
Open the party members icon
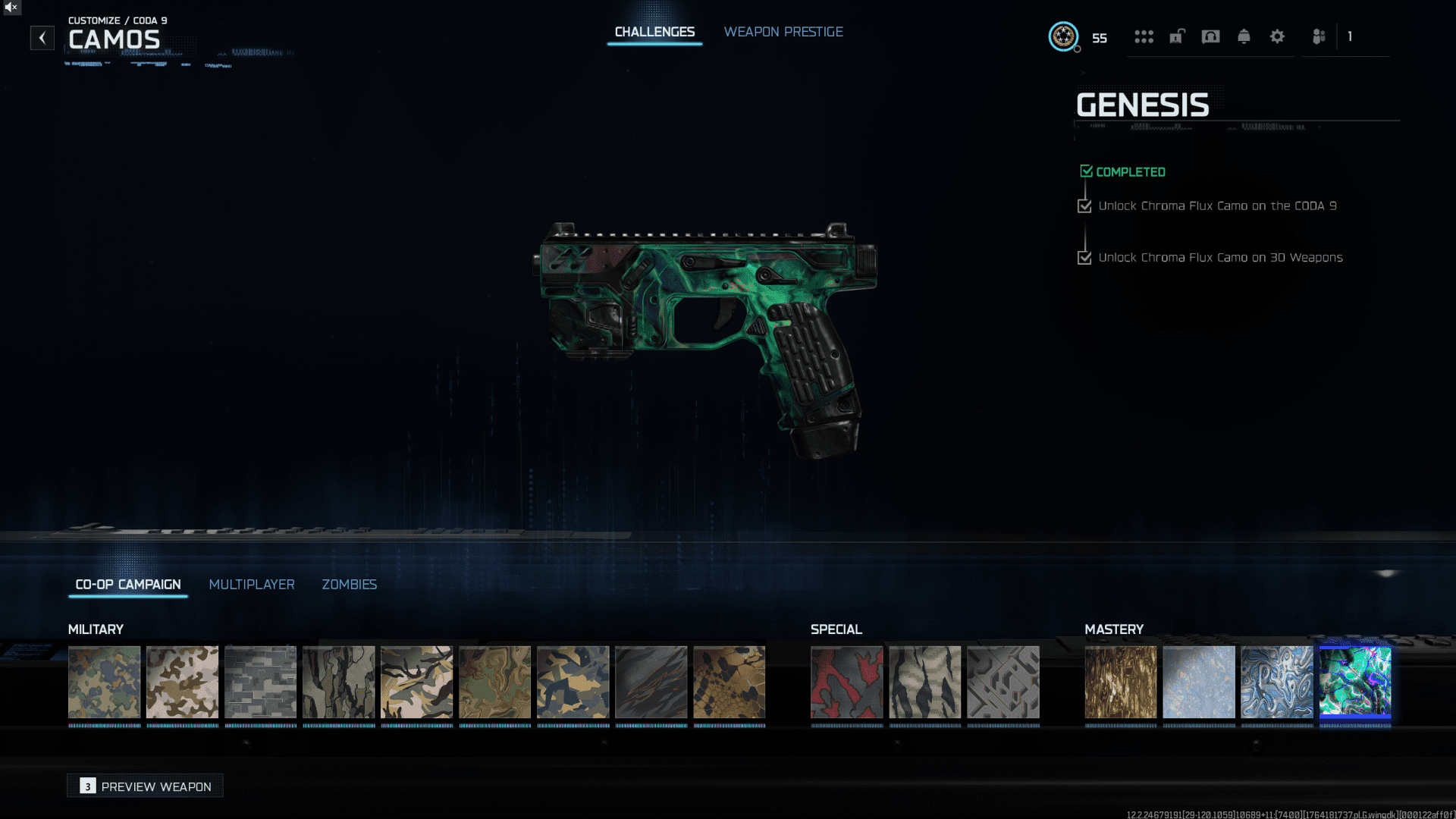[1319, 36]
